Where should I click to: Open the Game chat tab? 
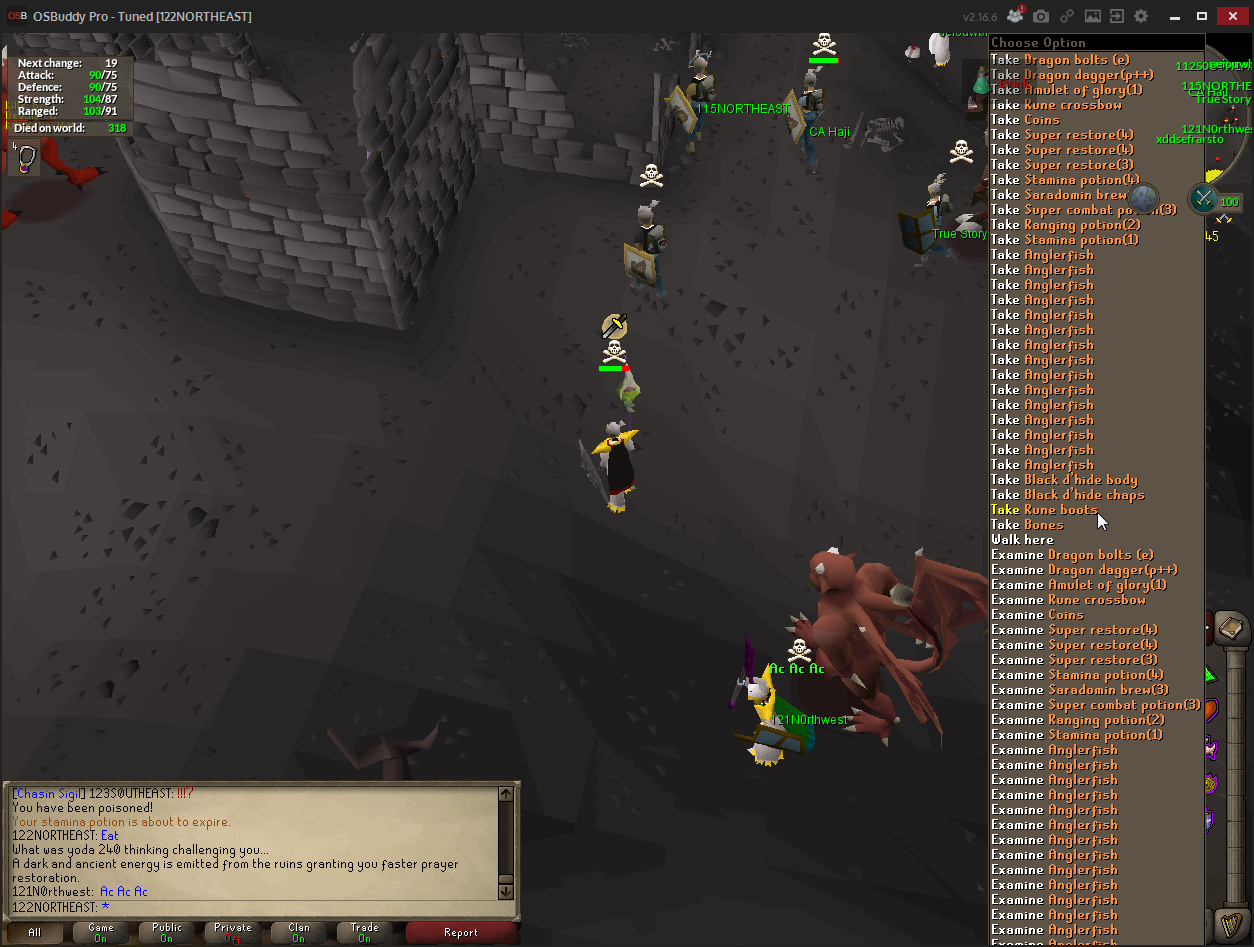pos(101,932)
